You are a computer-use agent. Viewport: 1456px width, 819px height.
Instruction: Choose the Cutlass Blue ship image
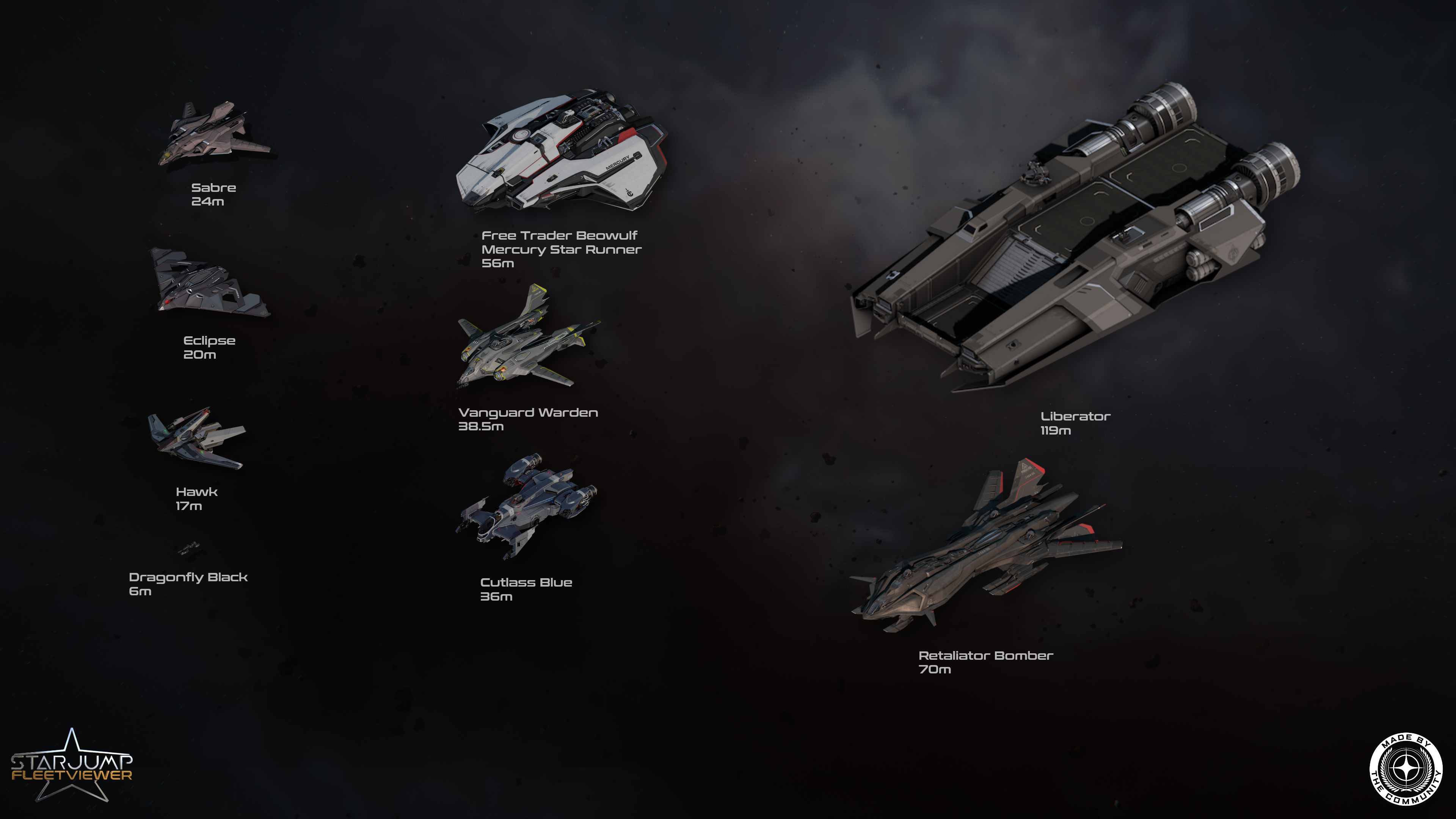526,506
